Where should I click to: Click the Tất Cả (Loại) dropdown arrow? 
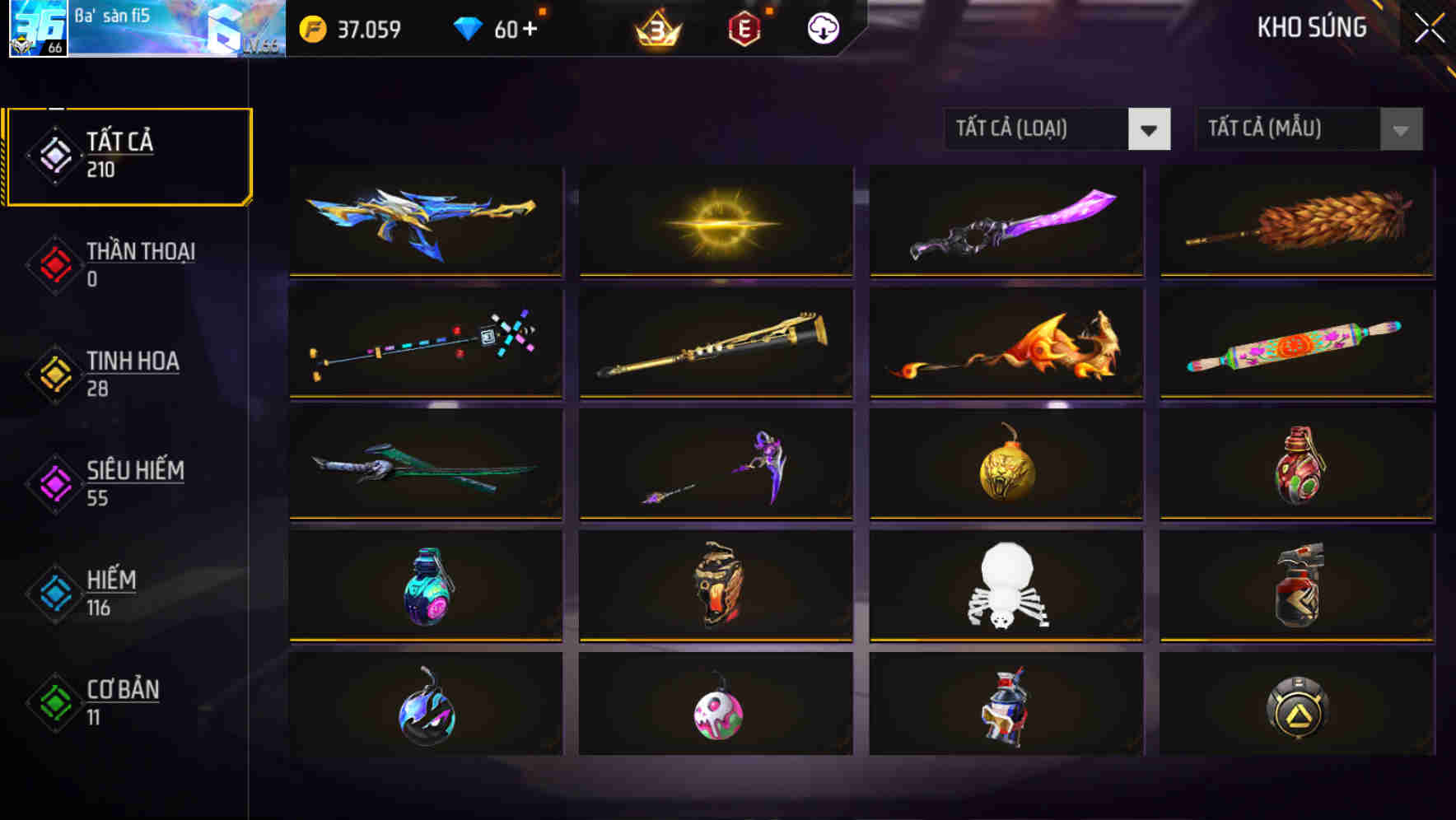tap(1150, 129)
